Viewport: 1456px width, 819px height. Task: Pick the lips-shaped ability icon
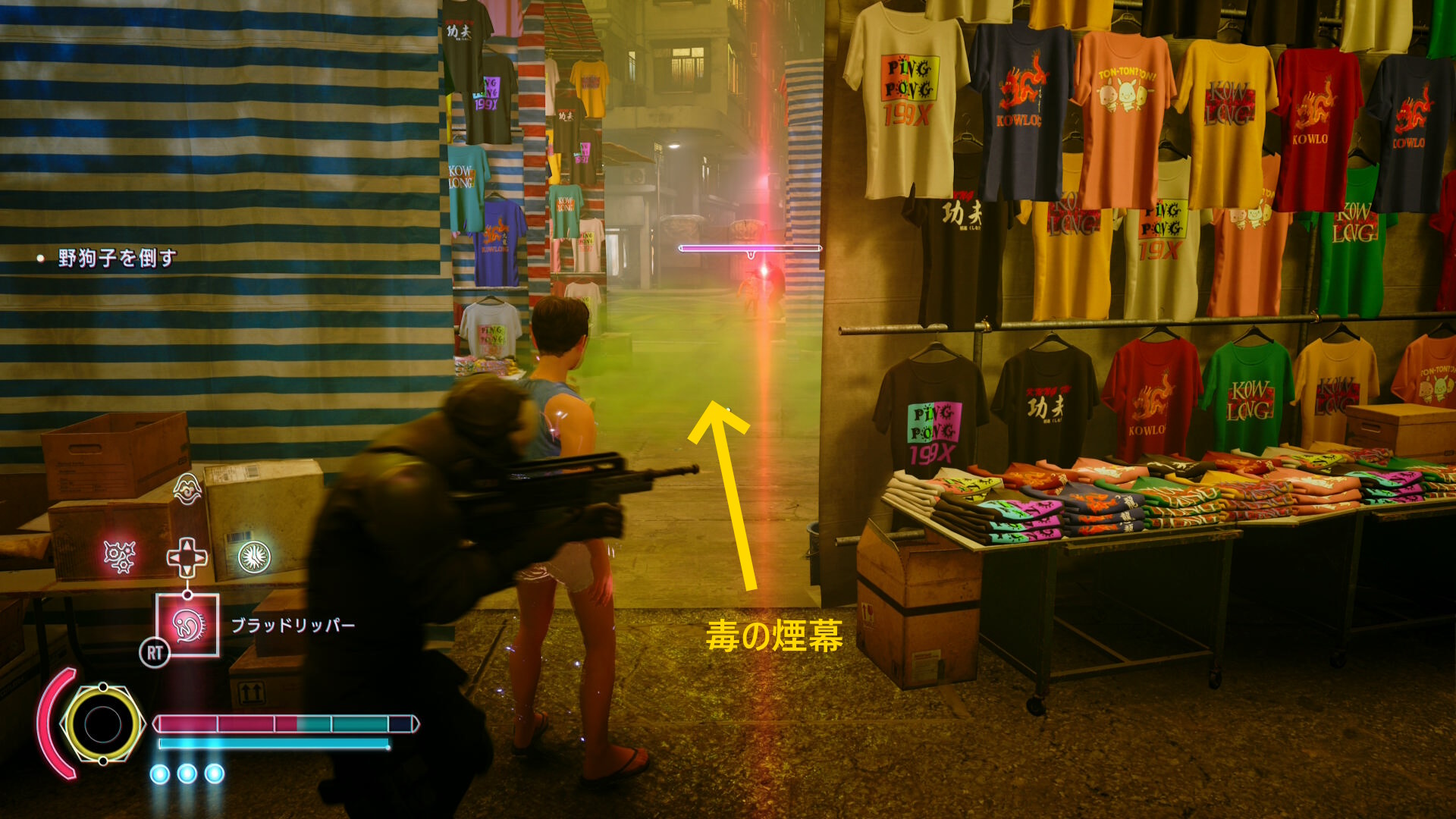tap(187, 489)
